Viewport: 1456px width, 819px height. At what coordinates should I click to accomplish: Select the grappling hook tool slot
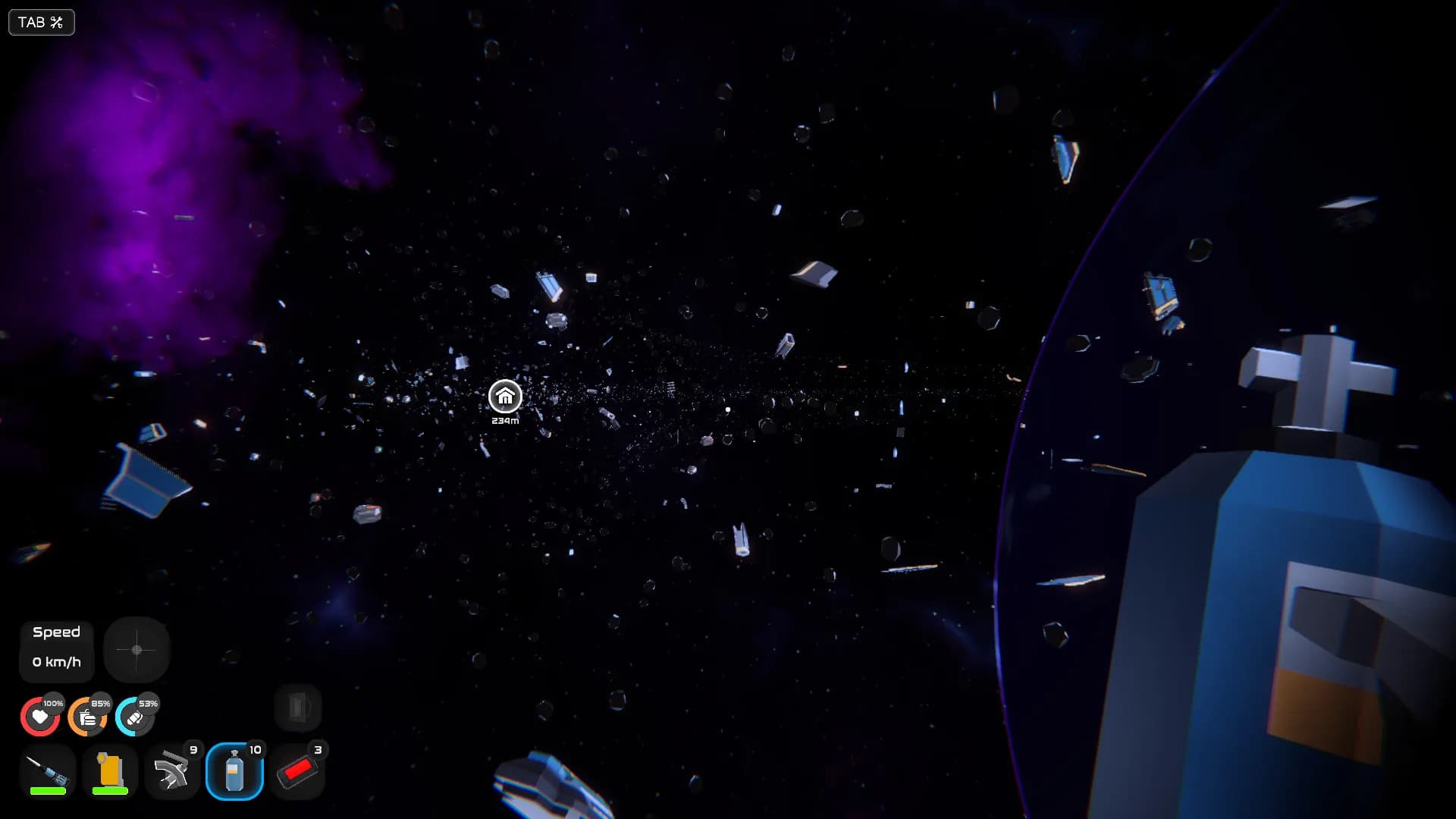[48, 771]
